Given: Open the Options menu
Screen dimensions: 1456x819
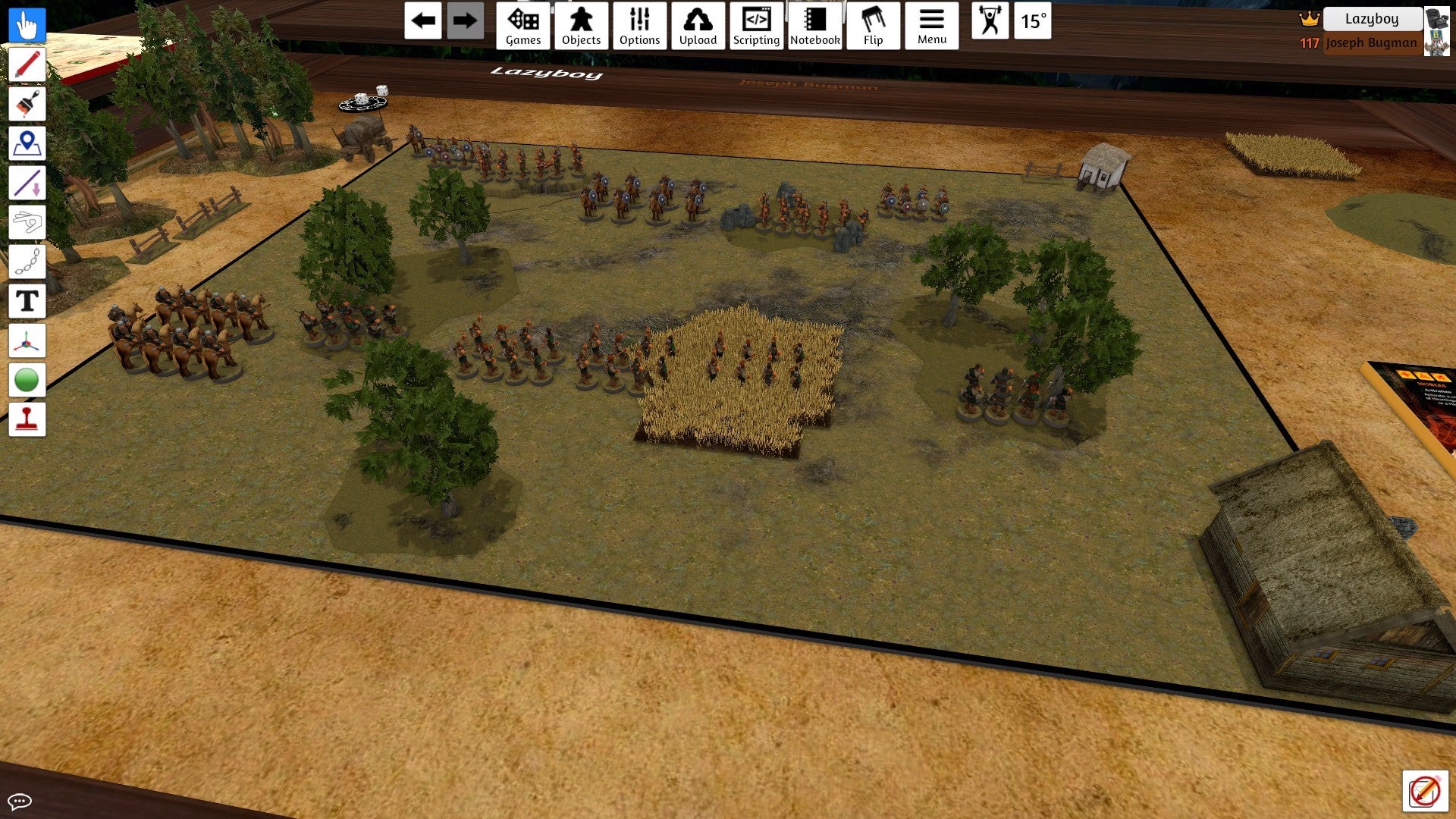Looking at the screenshot, I should 639,26.
